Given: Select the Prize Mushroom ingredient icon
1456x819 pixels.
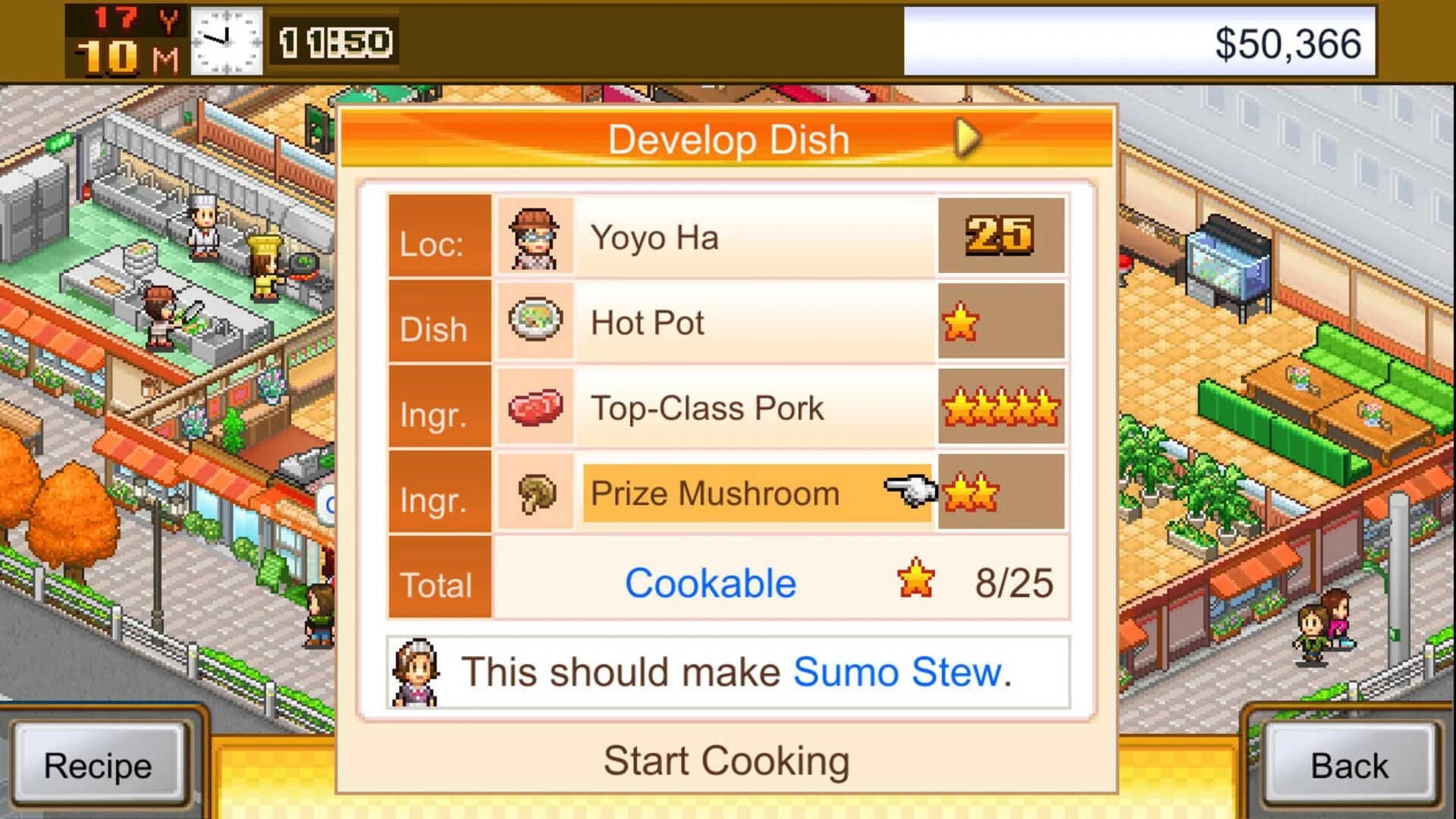Looking at the screenshot, I should pos(535,493).
